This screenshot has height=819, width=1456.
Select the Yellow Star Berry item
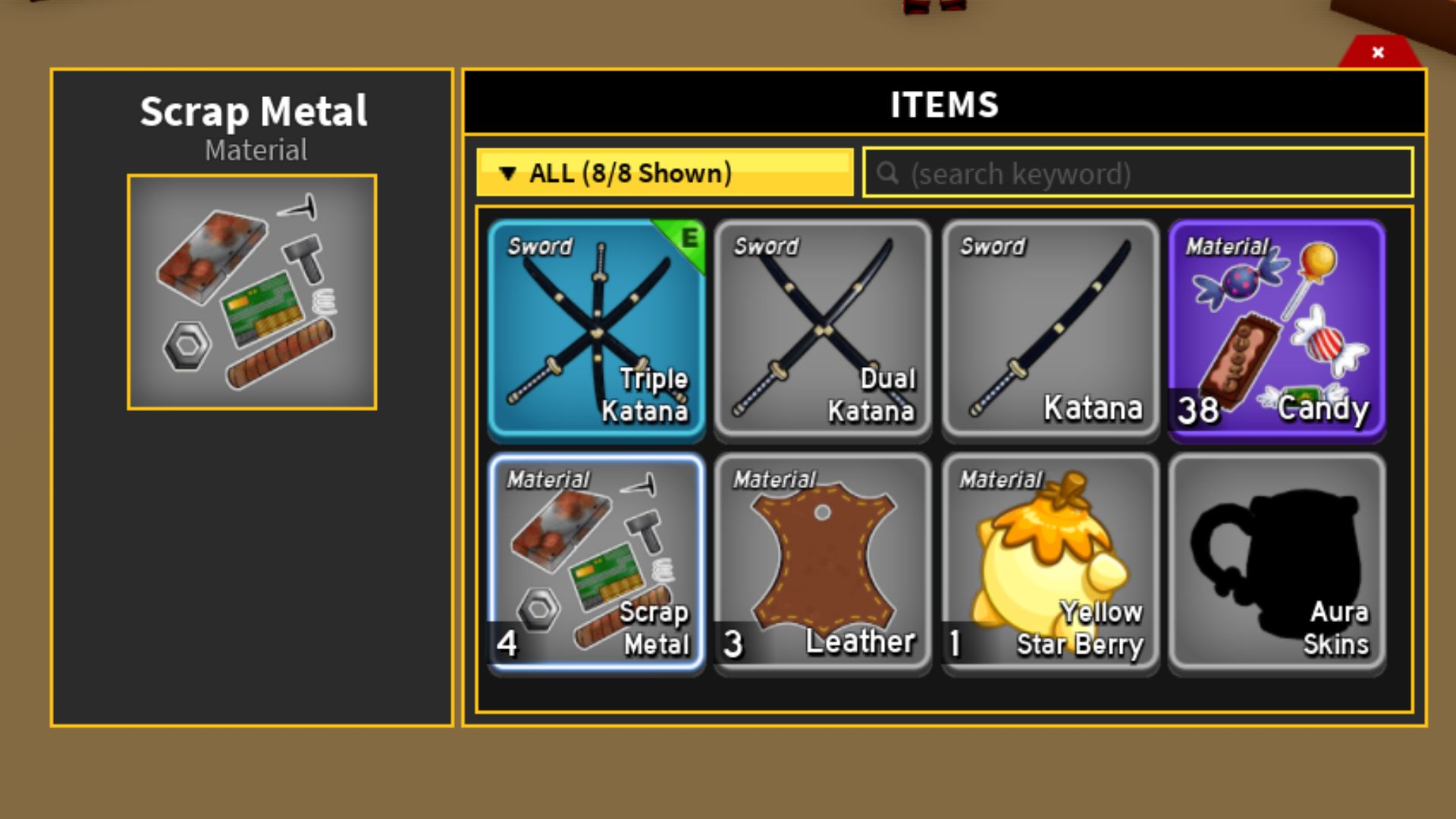pyautogui.click(x=1050, y=561)
